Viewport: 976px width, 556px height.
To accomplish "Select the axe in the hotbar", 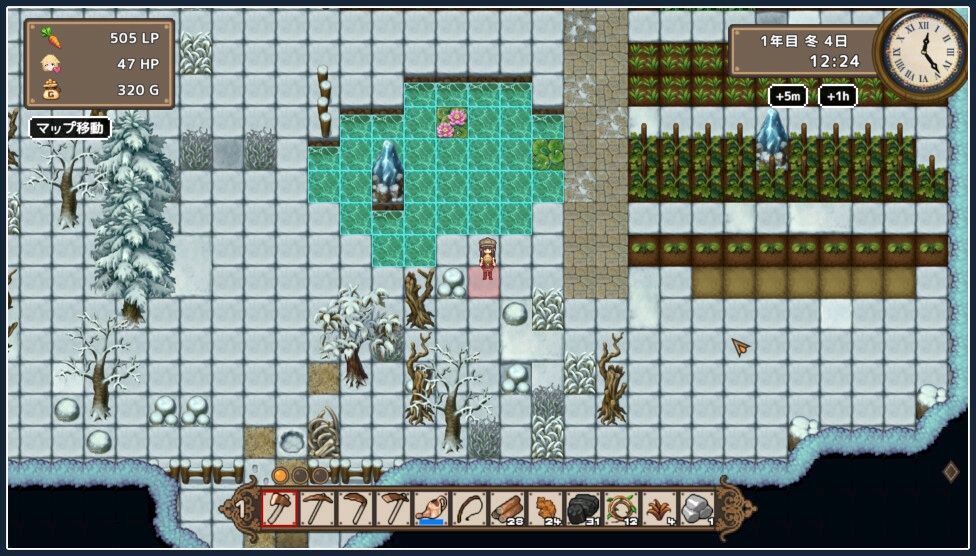I will (x=279, y=509).
